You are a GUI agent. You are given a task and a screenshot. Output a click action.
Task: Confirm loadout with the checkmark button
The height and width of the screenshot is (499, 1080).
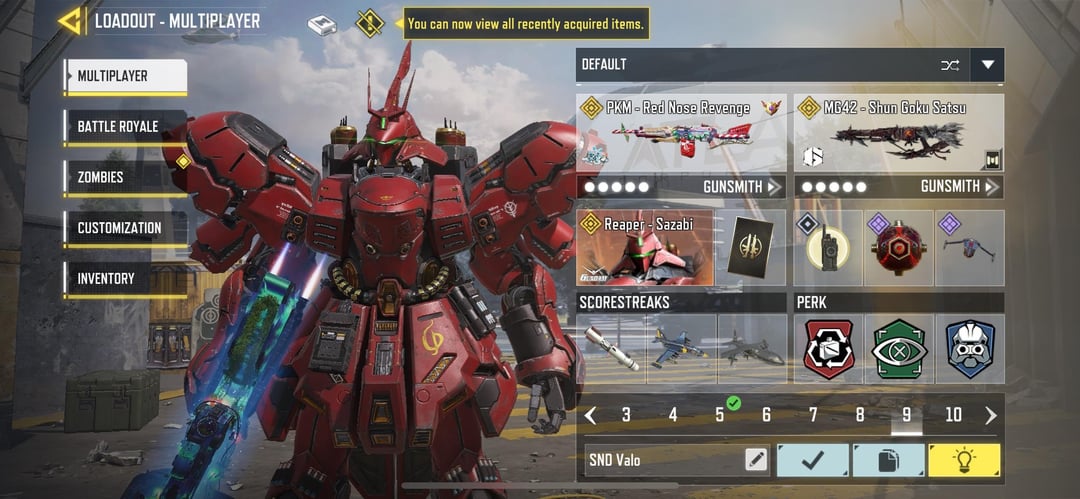(x=812, y=460)
